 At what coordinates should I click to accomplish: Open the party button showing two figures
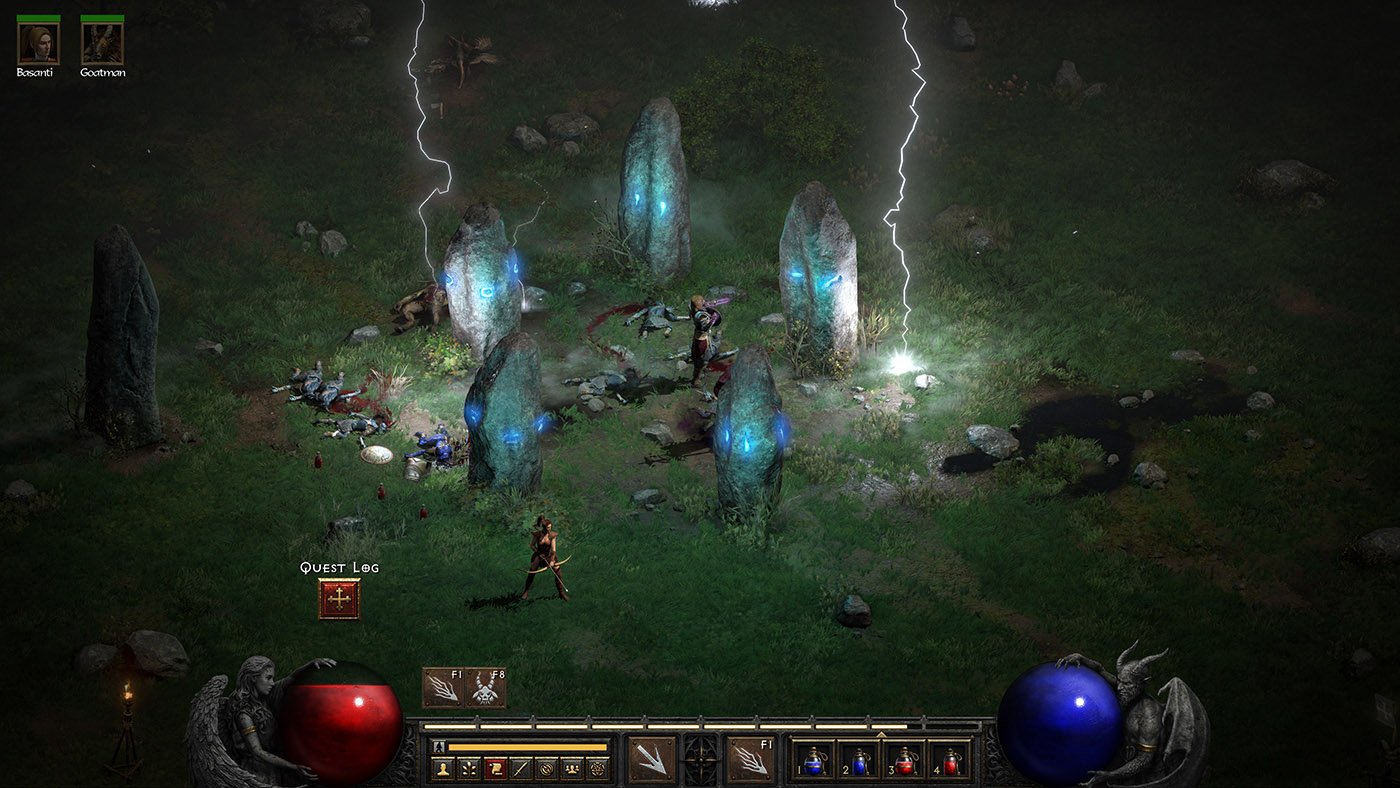571,768
